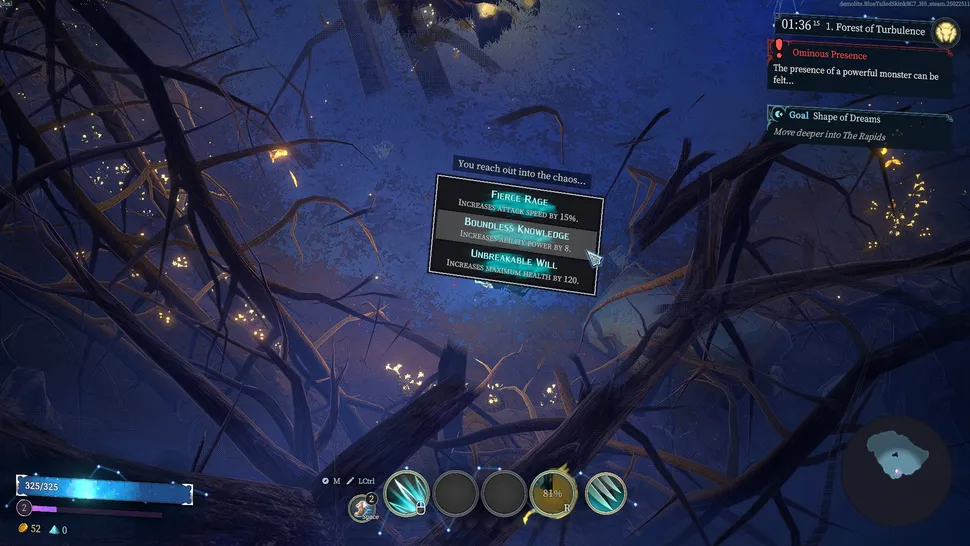Open the Shape of Dreams goal tracker

860,126
